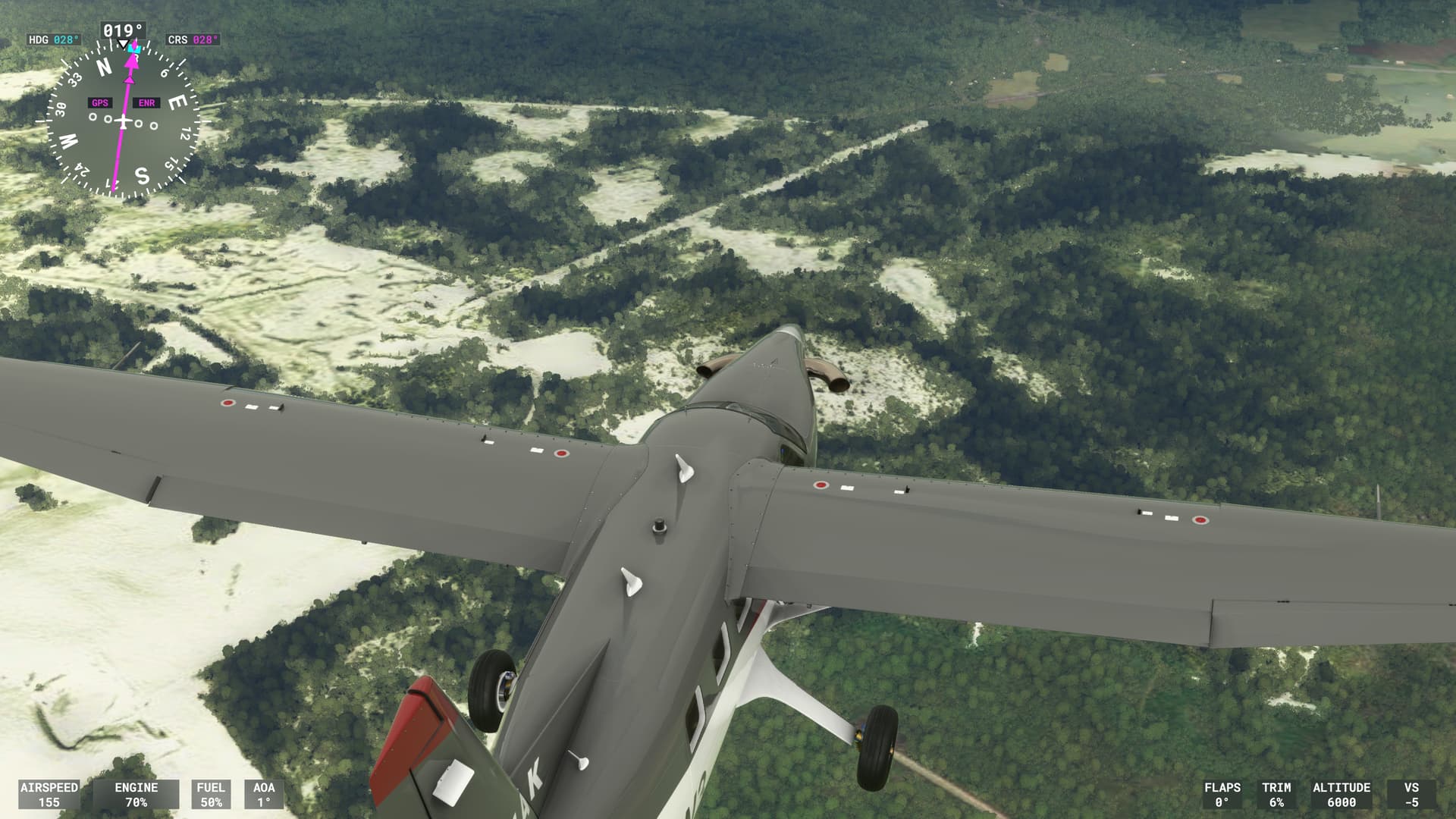This screenshot has width=1456, height=819.
Task: Select the CRS course label
Action: (x=193, y=39)
